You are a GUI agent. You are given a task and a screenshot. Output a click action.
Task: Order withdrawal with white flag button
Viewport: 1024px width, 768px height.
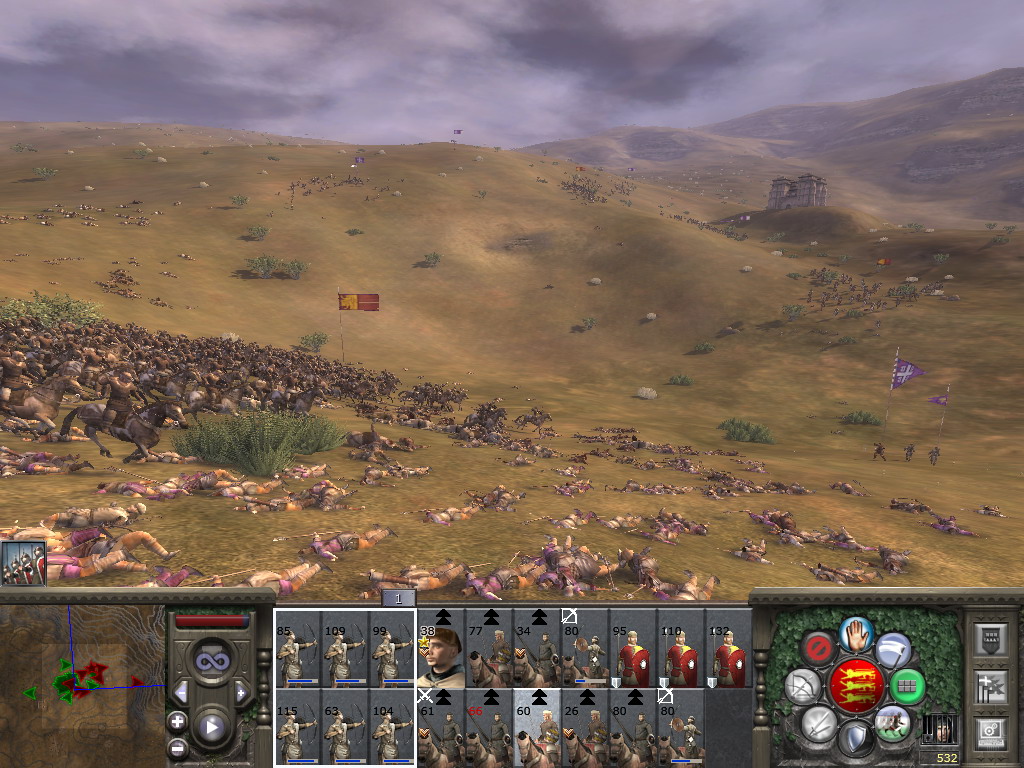[893, 650]
